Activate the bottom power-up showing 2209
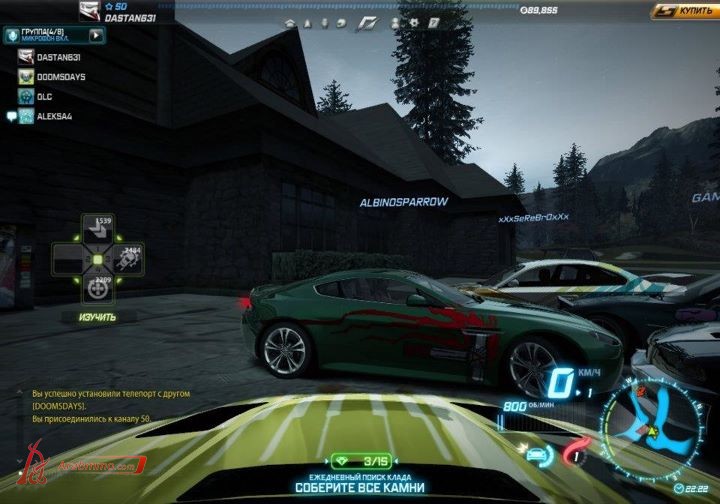This screenshot has height=504, width=720. (98, 288)
